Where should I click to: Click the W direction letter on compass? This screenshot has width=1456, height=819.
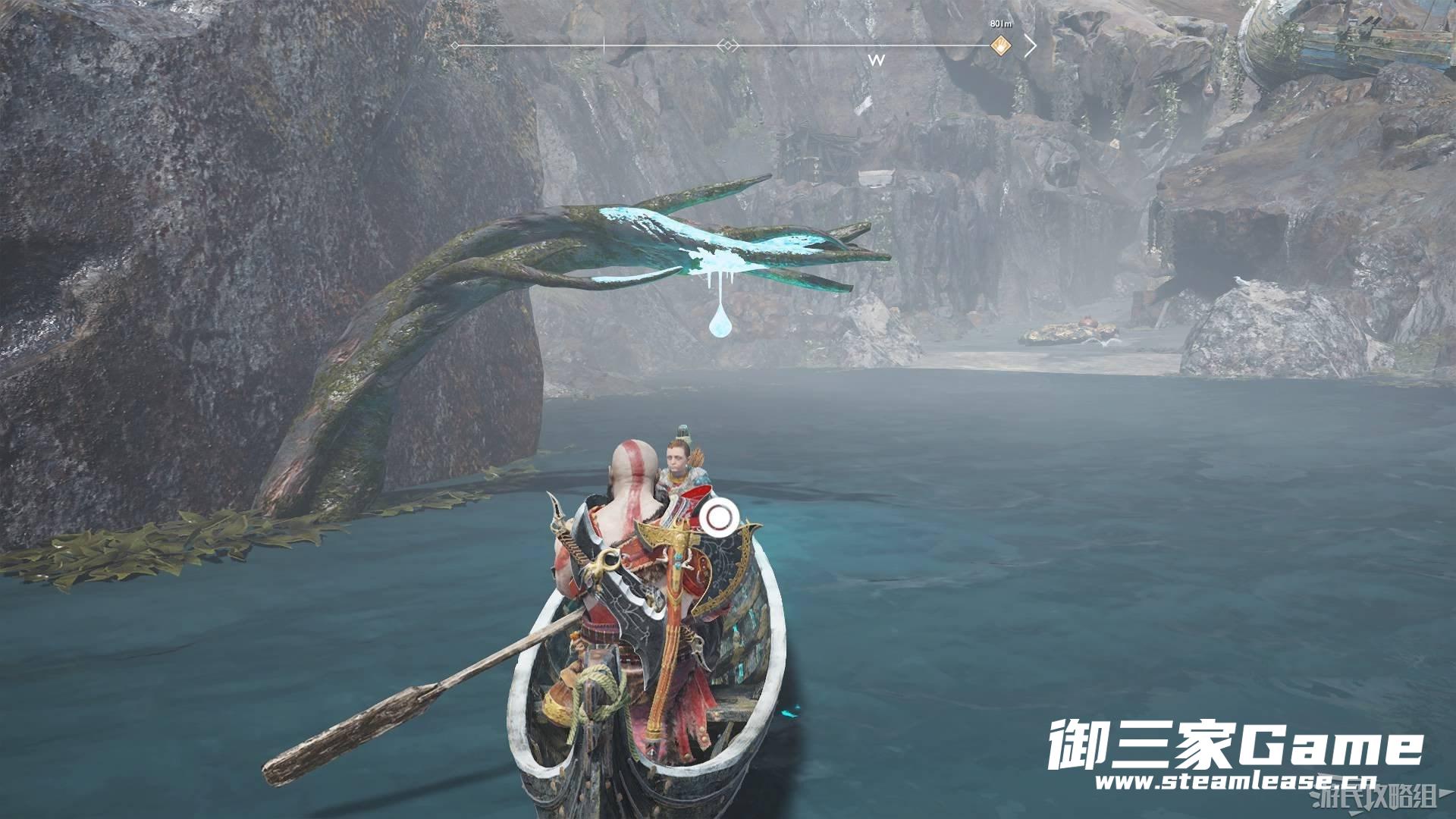tap(877, 61)
